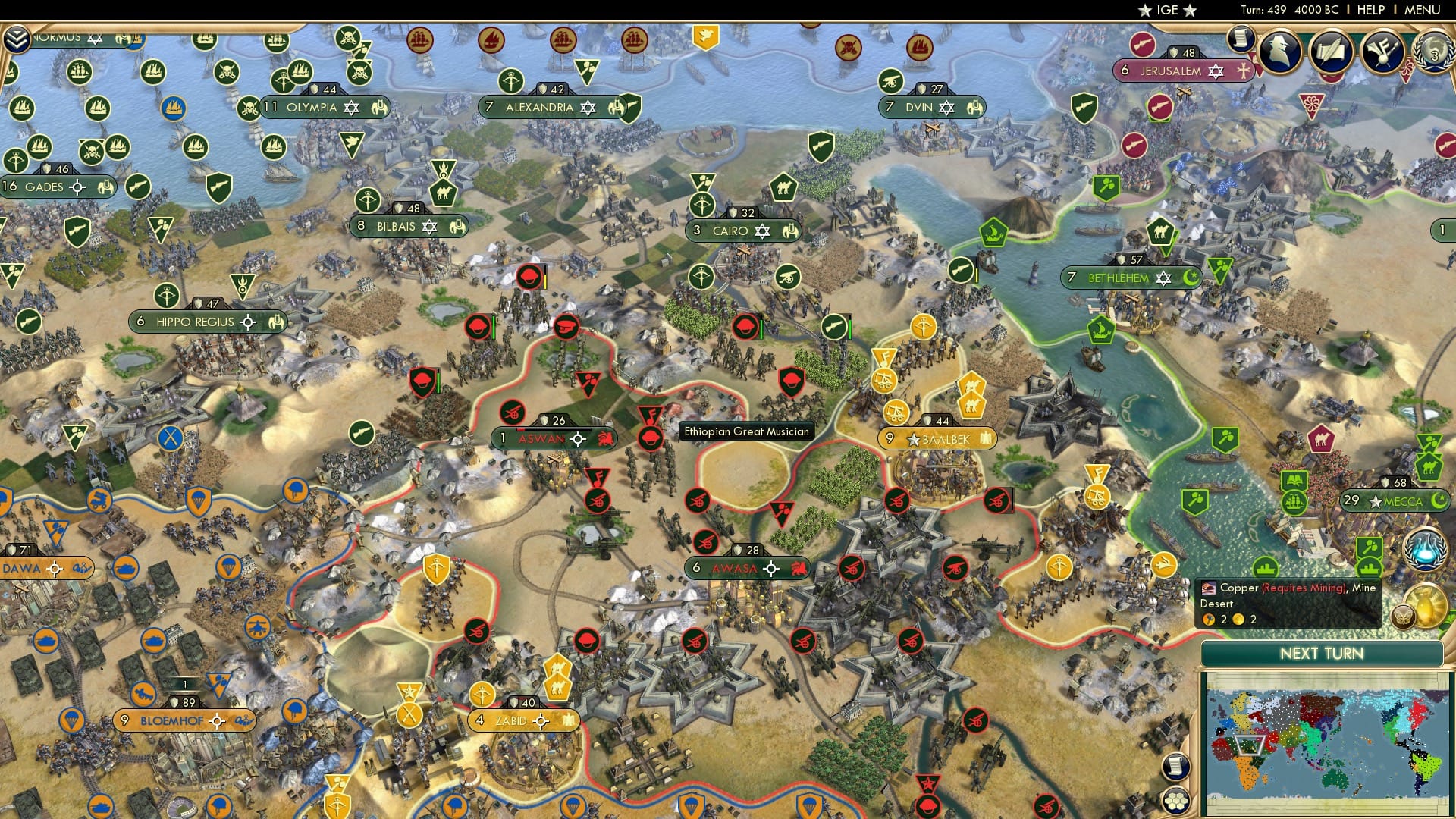Click the Star of David on Alexandria's banner

pos(588,107)
